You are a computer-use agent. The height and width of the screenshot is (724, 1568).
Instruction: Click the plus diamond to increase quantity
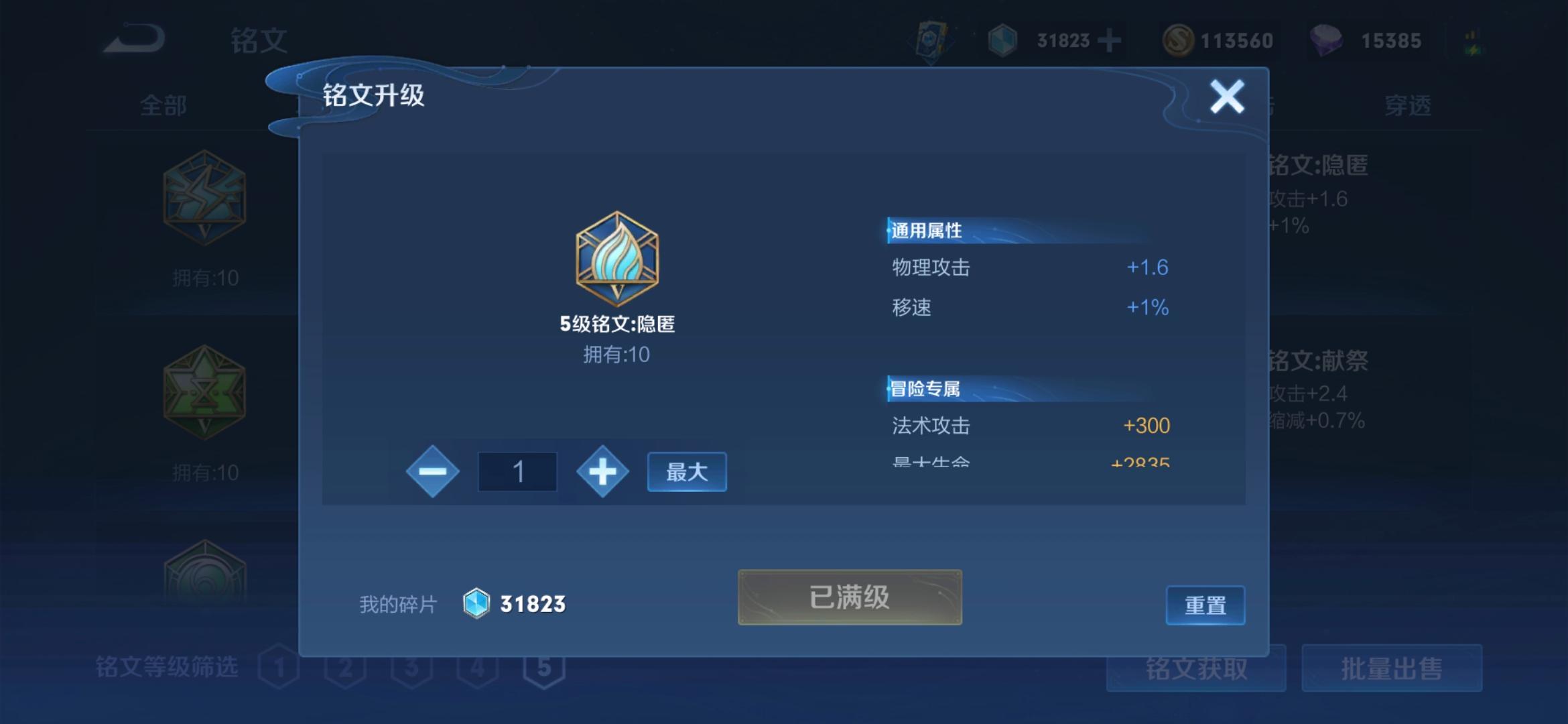click(602, 471)
